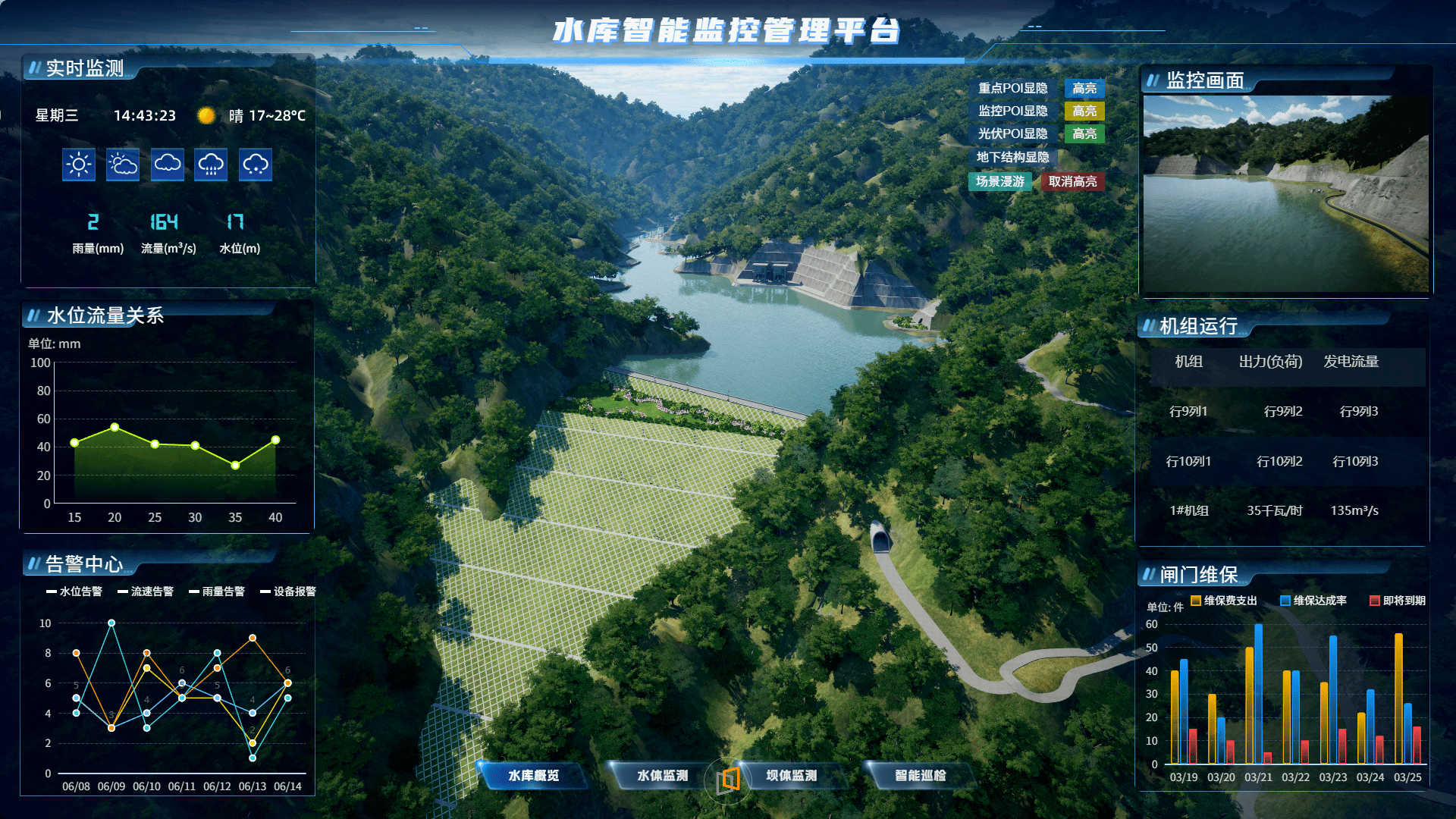Toggle 光伏POI显隐

(x=1012, y=134)
